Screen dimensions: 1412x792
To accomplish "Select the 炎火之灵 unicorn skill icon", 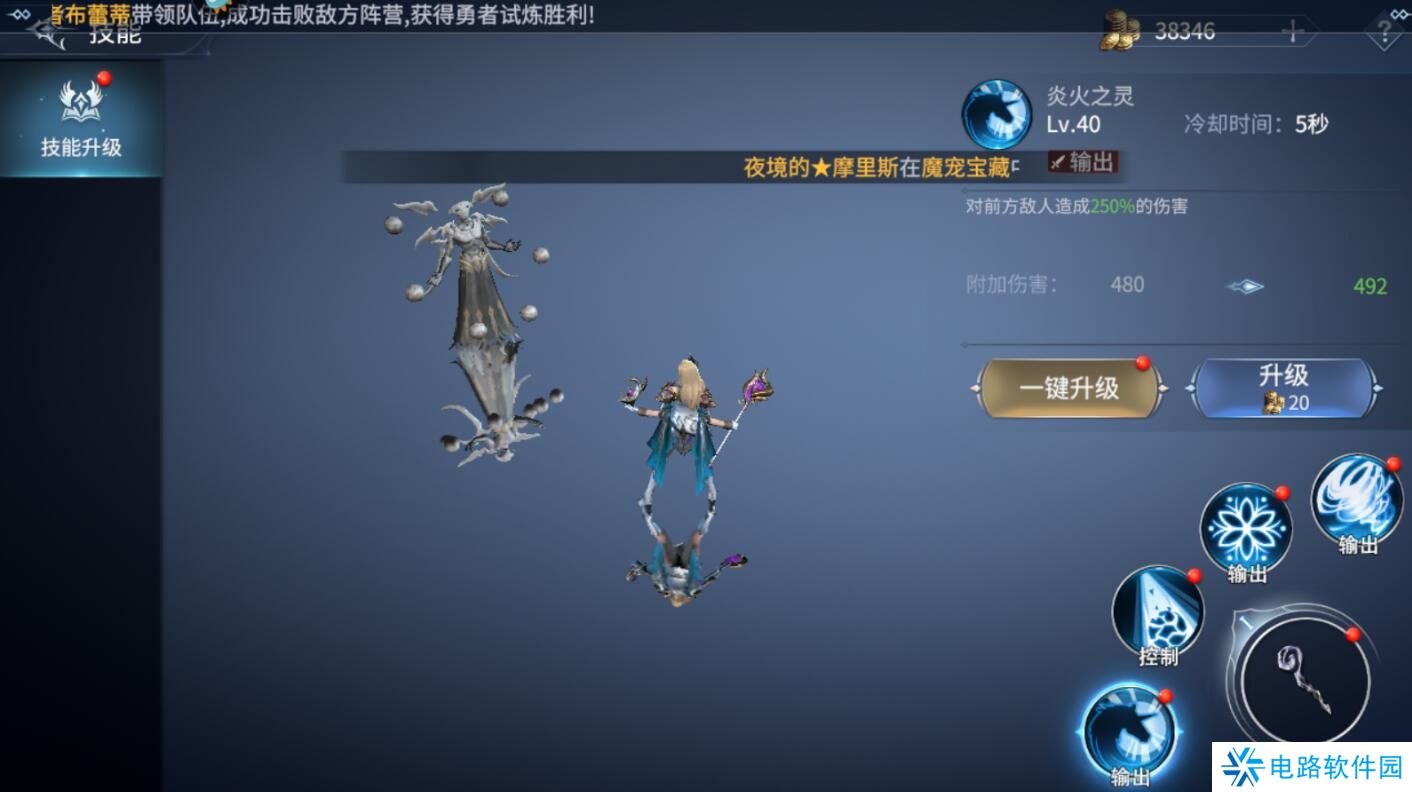I will pos(997,115).
